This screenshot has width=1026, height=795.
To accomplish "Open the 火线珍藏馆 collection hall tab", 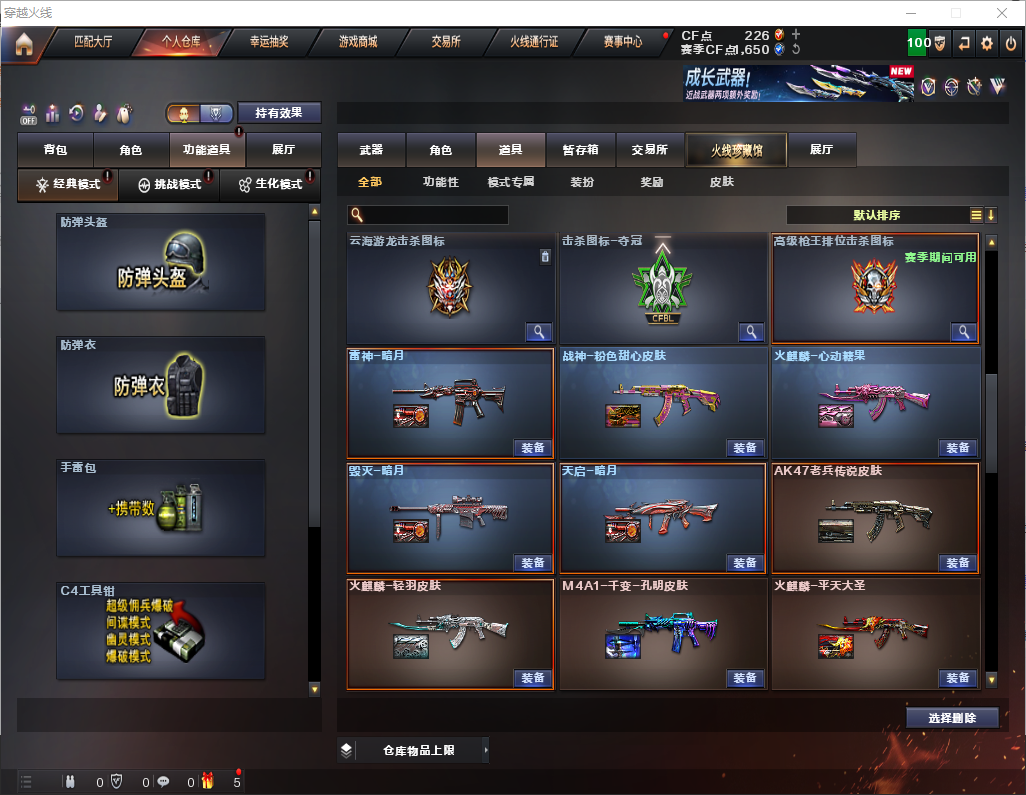I will coord(736,150).
